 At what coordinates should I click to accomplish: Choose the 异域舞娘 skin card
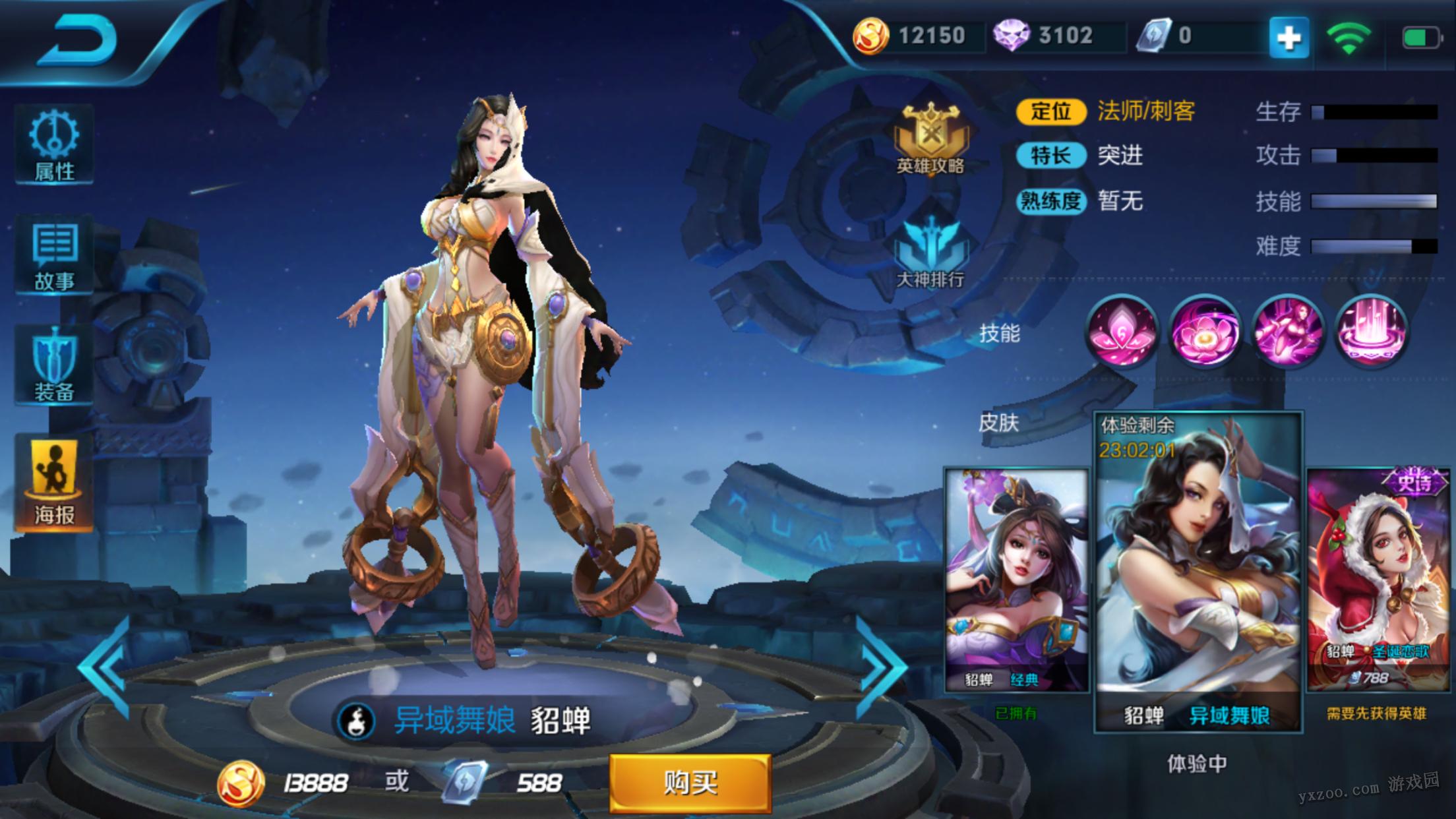[1198, 571]
